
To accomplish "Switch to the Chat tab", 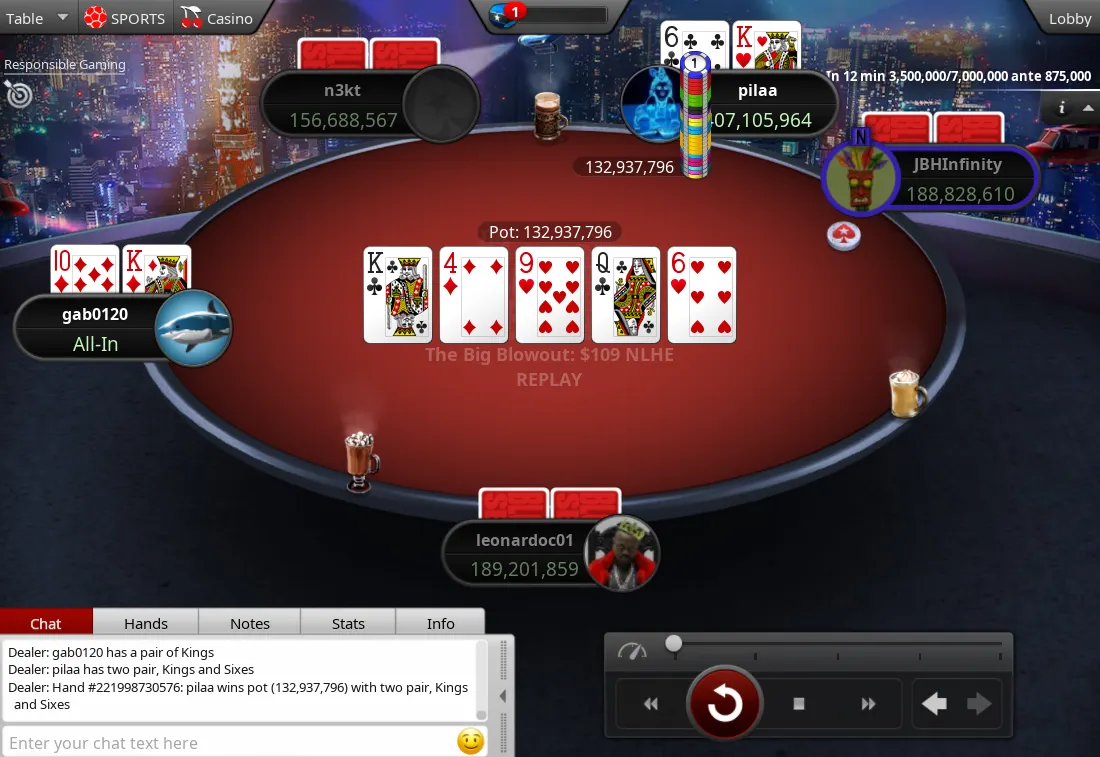I will (46, 623).
